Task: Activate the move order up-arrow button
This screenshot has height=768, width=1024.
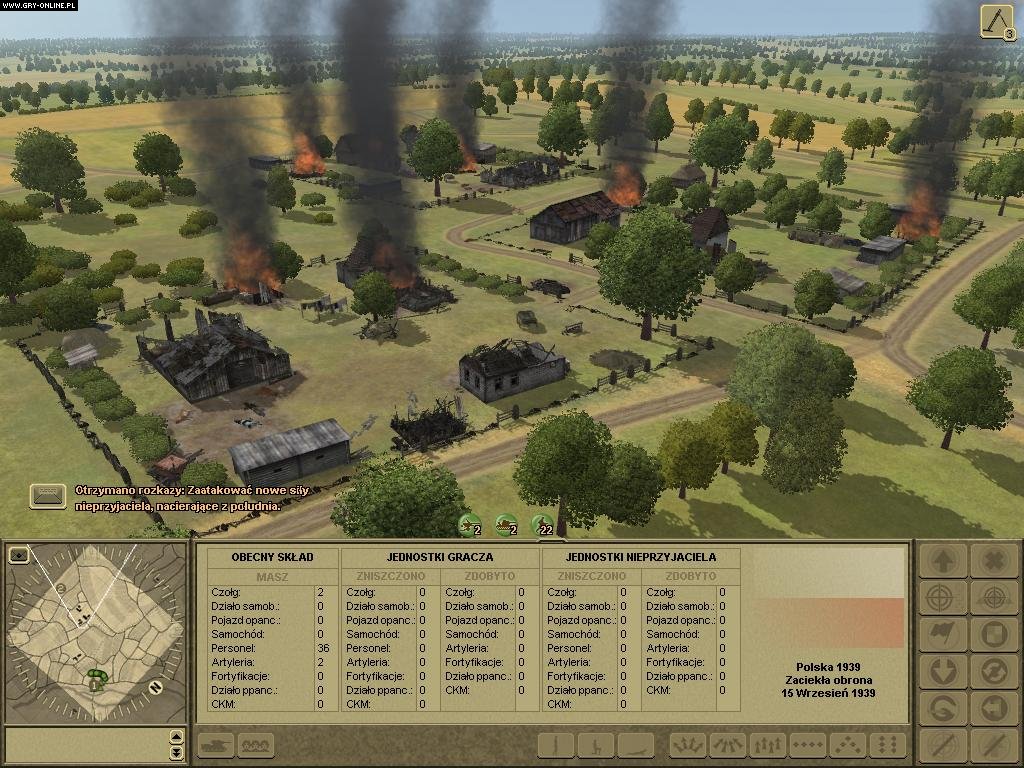Action: [x=942, y=561]
